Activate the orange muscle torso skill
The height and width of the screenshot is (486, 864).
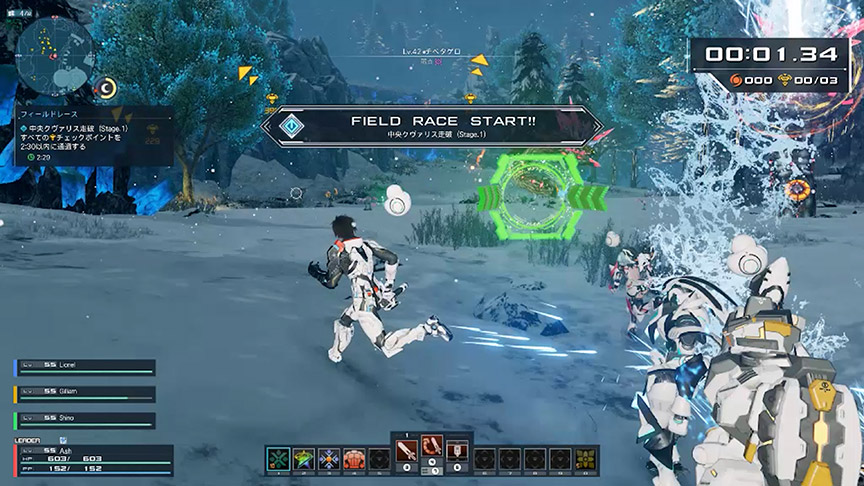354,459
